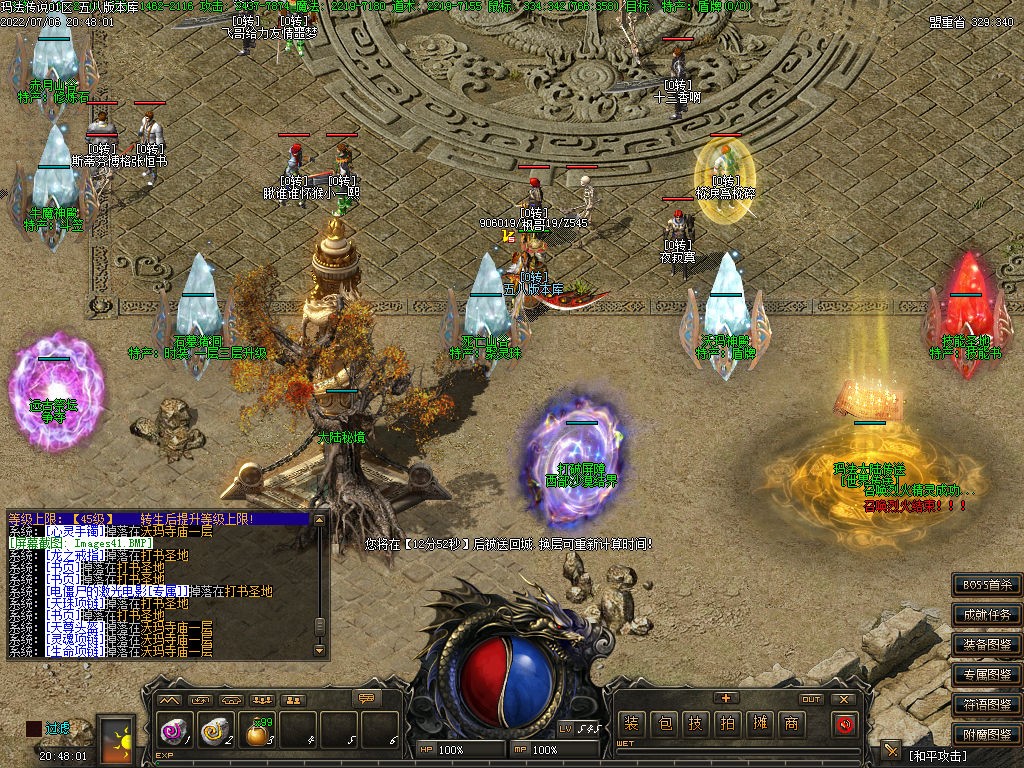Open the 专属图鉴 codex

986,674
